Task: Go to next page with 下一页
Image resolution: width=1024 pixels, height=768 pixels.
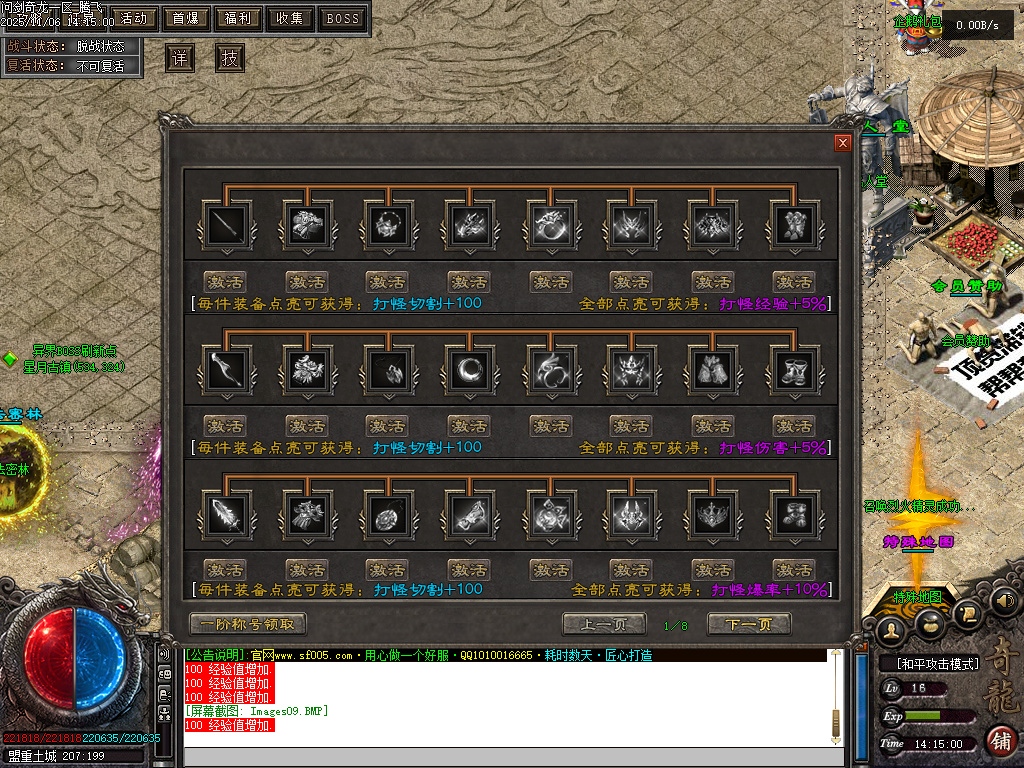Action: [749, 625]
